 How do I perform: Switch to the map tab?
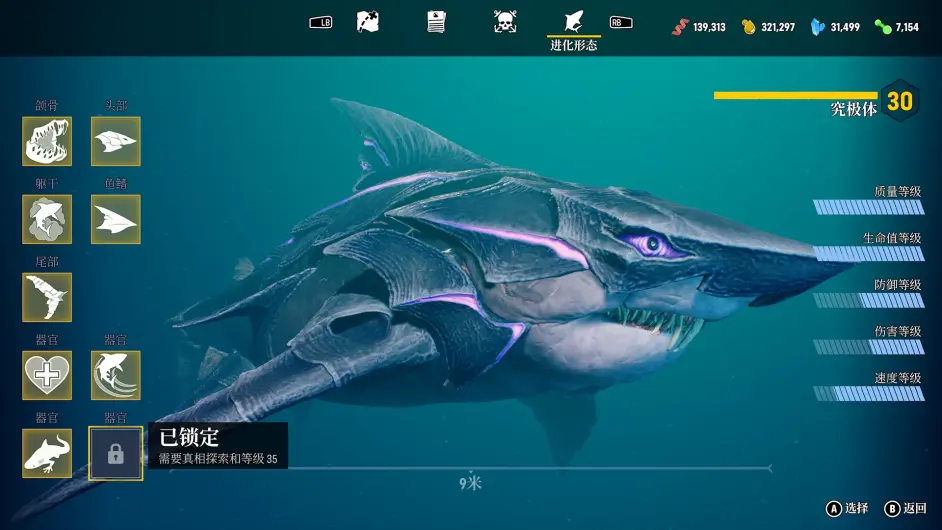[368, 22]
